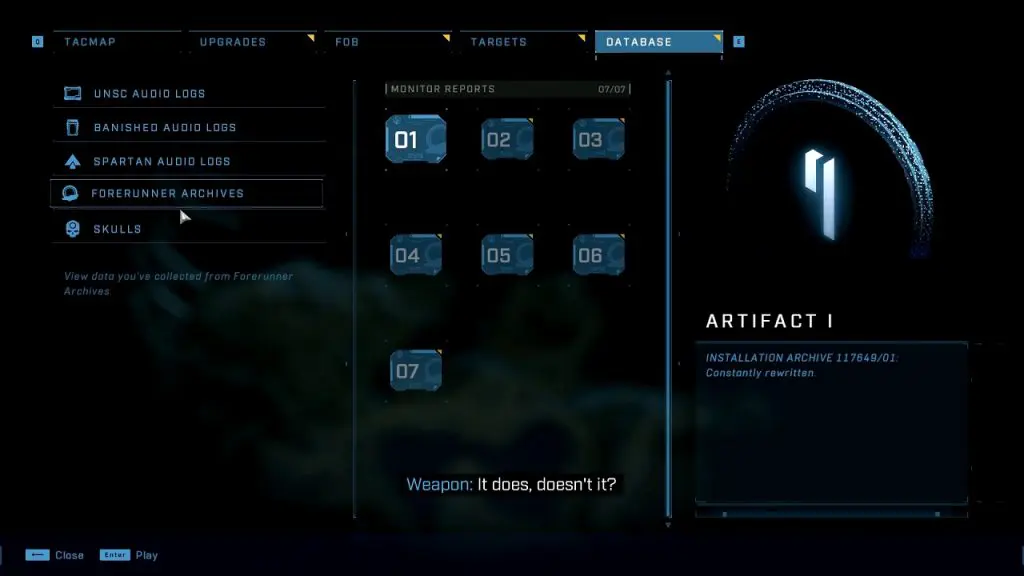Open UNSC Audio Logs category

(149, 94)
